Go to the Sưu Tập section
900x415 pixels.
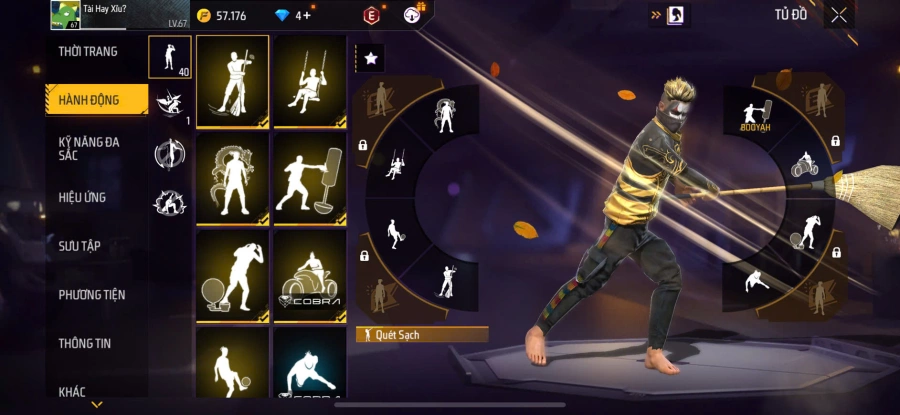click(80, 246)
